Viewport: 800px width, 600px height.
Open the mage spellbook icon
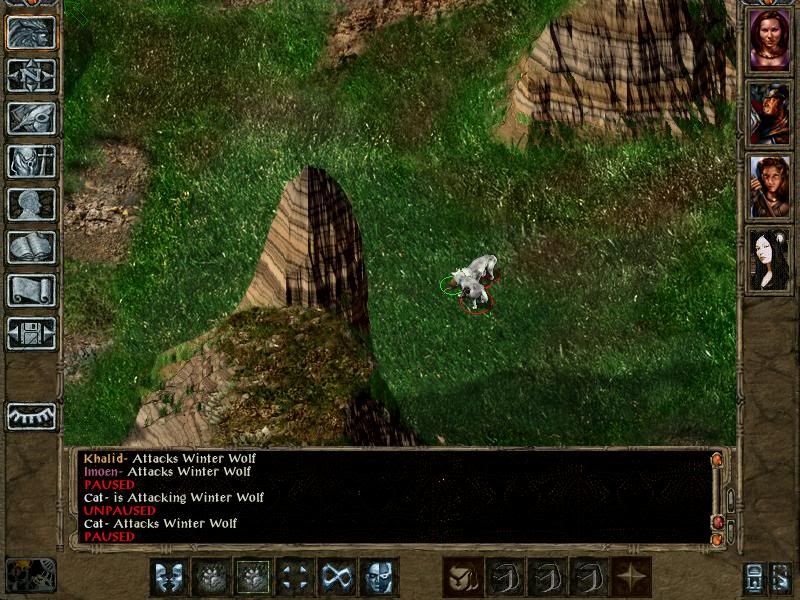coord(31,247)
